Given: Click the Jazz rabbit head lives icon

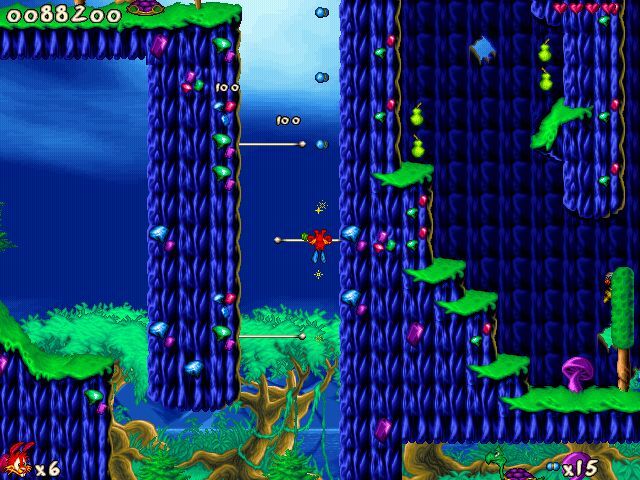Looking at the screenshot, I should 17,464.
